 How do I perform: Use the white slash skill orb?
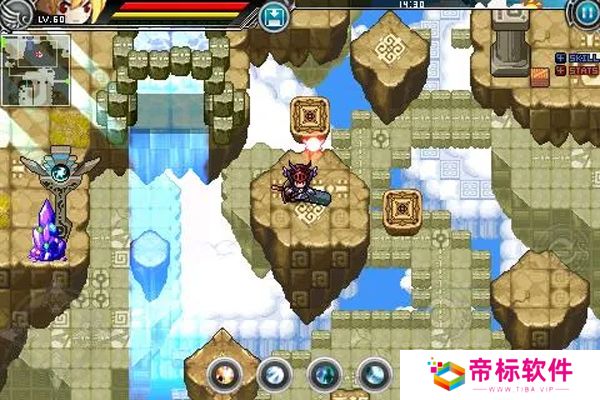click(273, 374)
